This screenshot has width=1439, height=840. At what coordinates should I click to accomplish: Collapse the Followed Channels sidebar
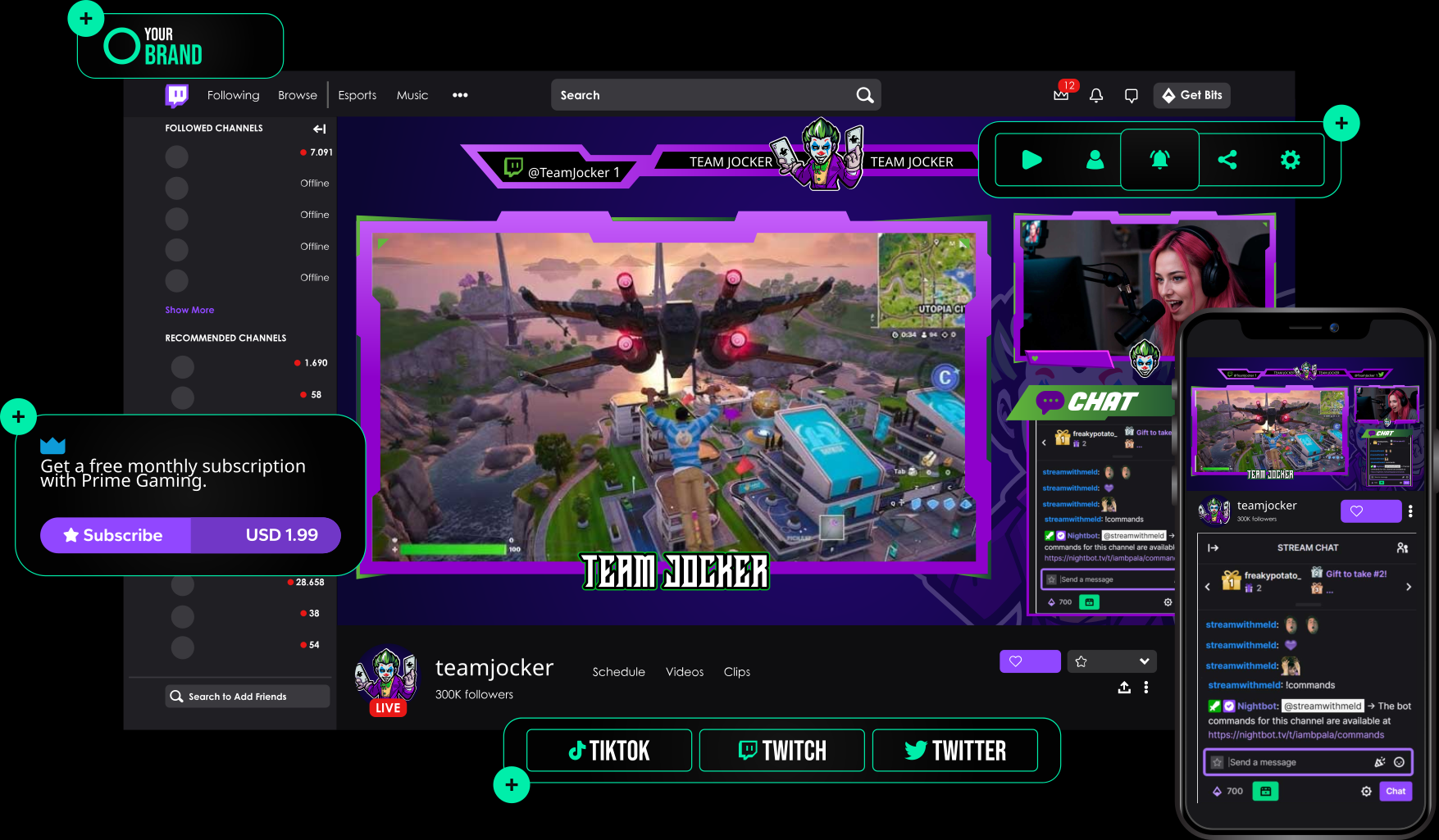coord(319,129)
